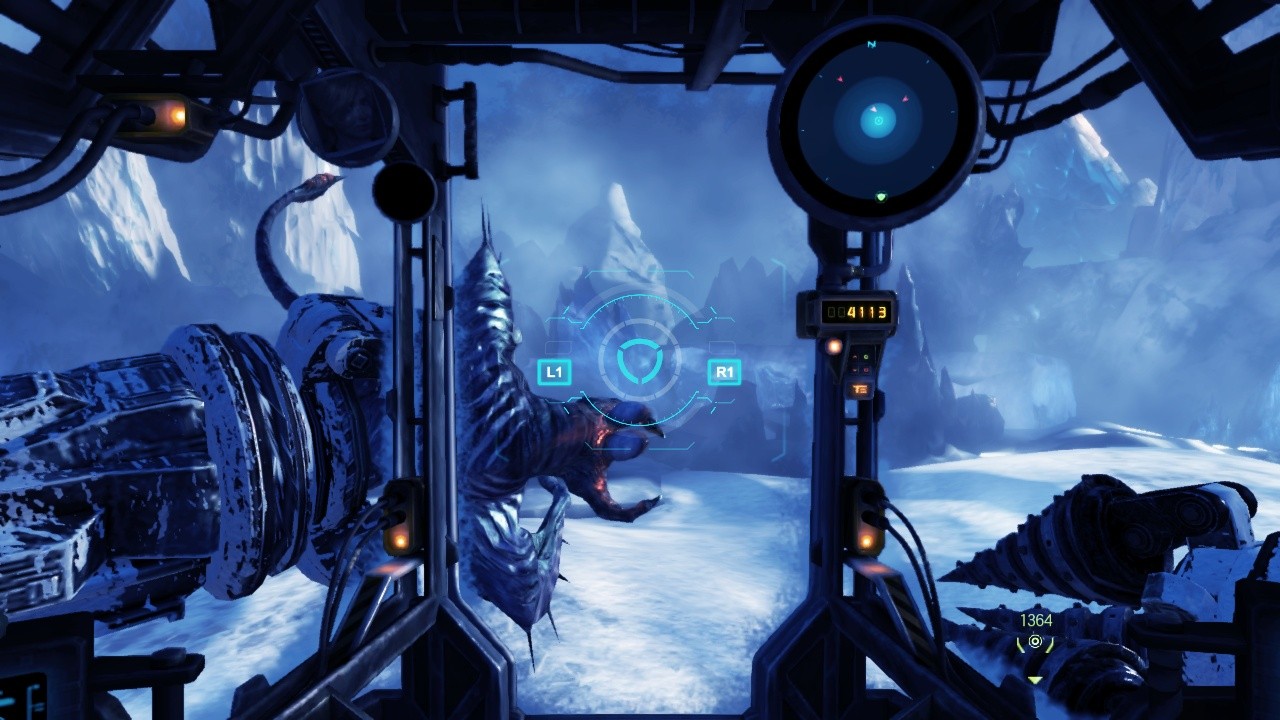Click the down arrow switch on the ammo console
Screen dimensions: 1280x720
[x=854, y=370]
